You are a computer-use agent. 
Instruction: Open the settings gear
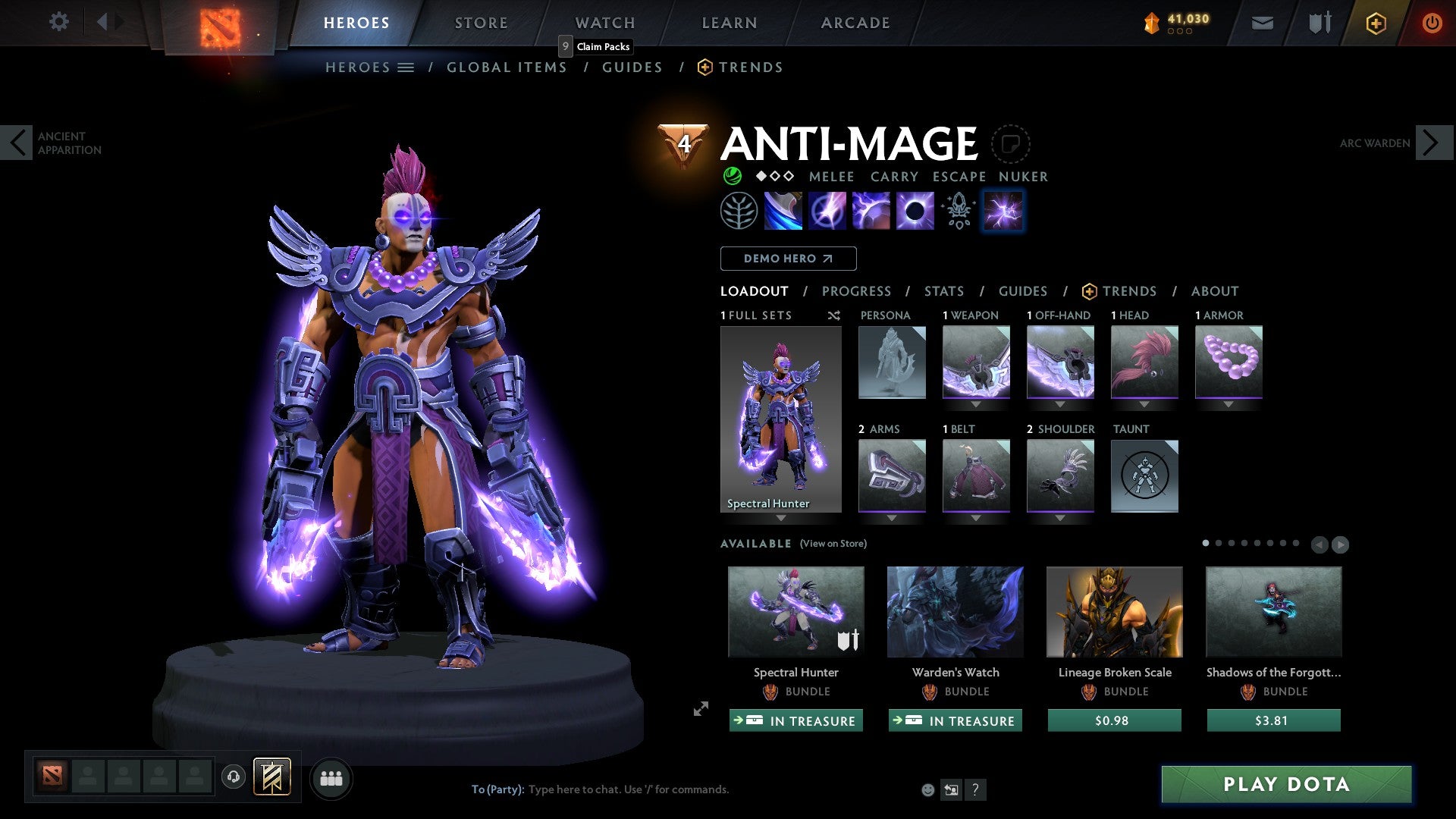(58, 22)
